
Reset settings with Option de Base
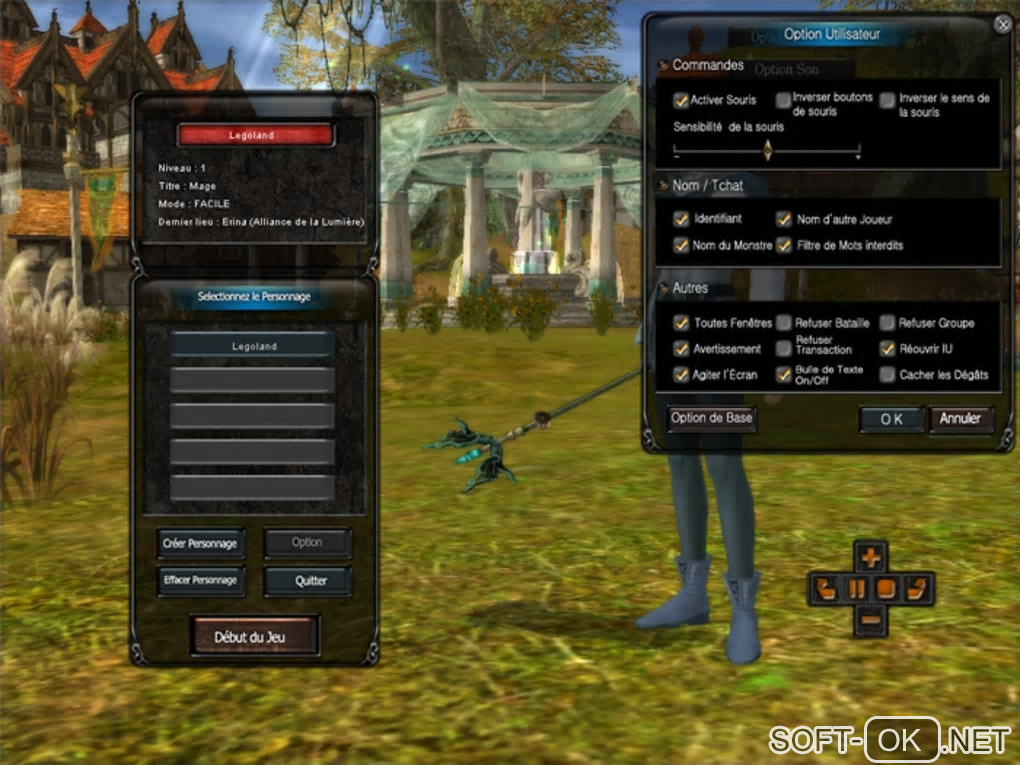pyautogui.click(x=711, y=418)
